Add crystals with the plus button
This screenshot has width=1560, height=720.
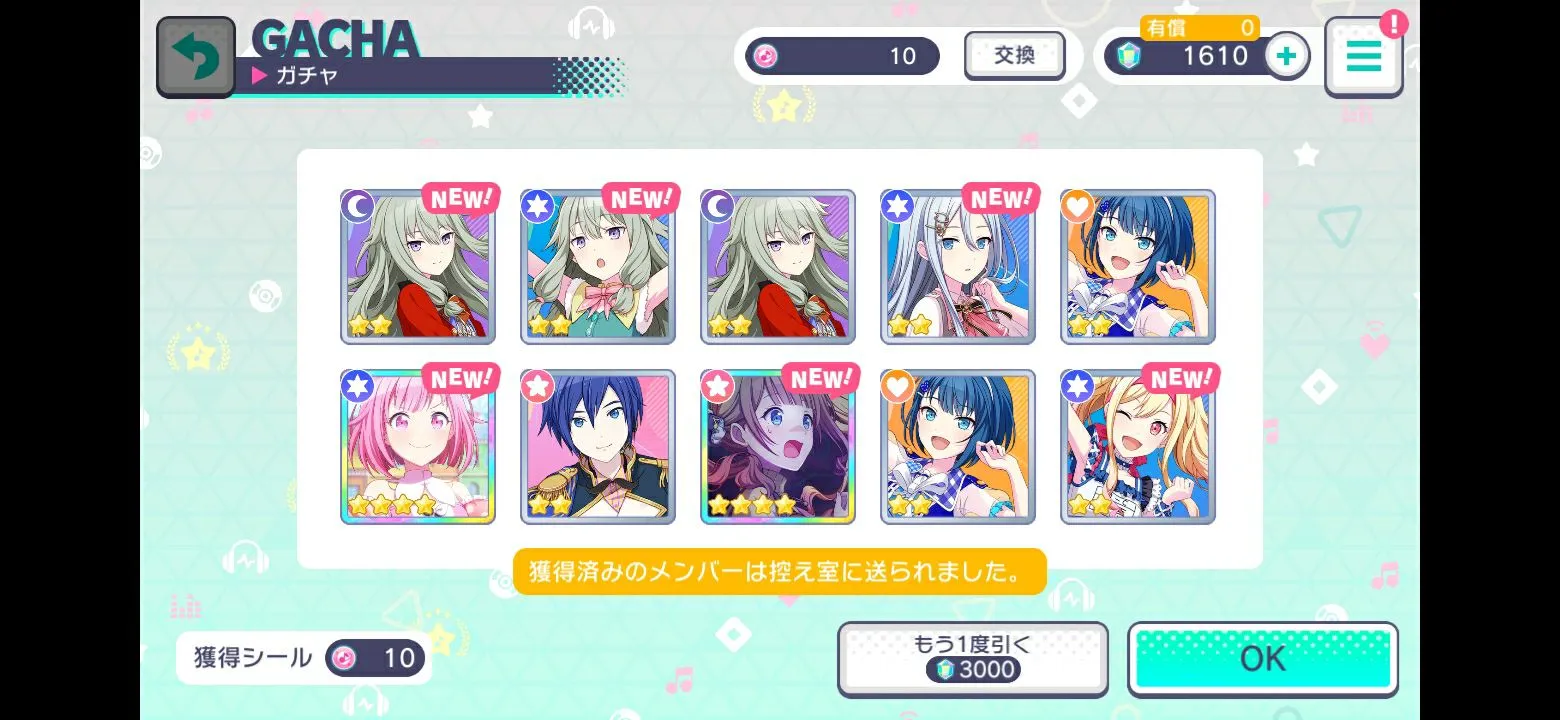tap(1287, 56)
